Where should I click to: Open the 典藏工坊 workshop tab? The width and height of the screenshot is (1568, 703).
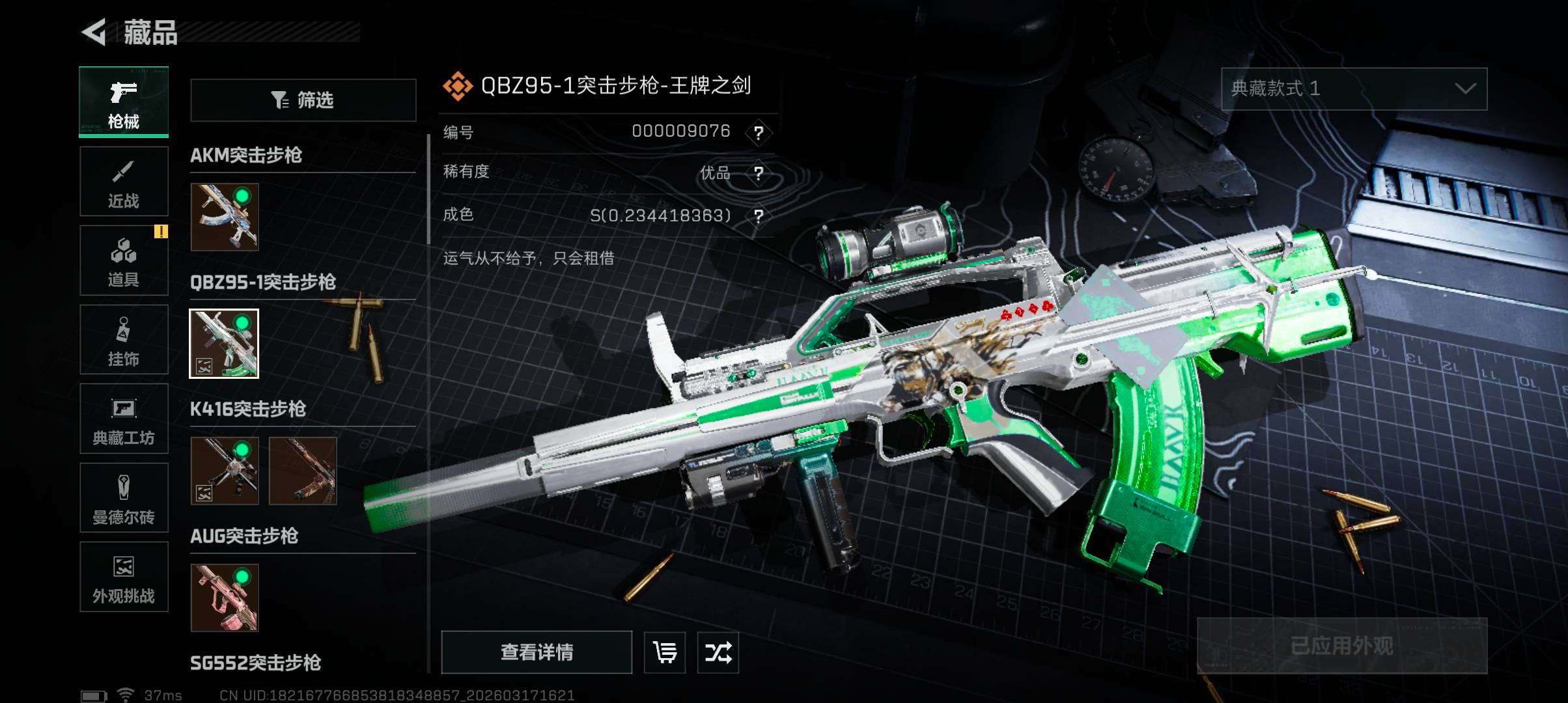pos(124,419)
